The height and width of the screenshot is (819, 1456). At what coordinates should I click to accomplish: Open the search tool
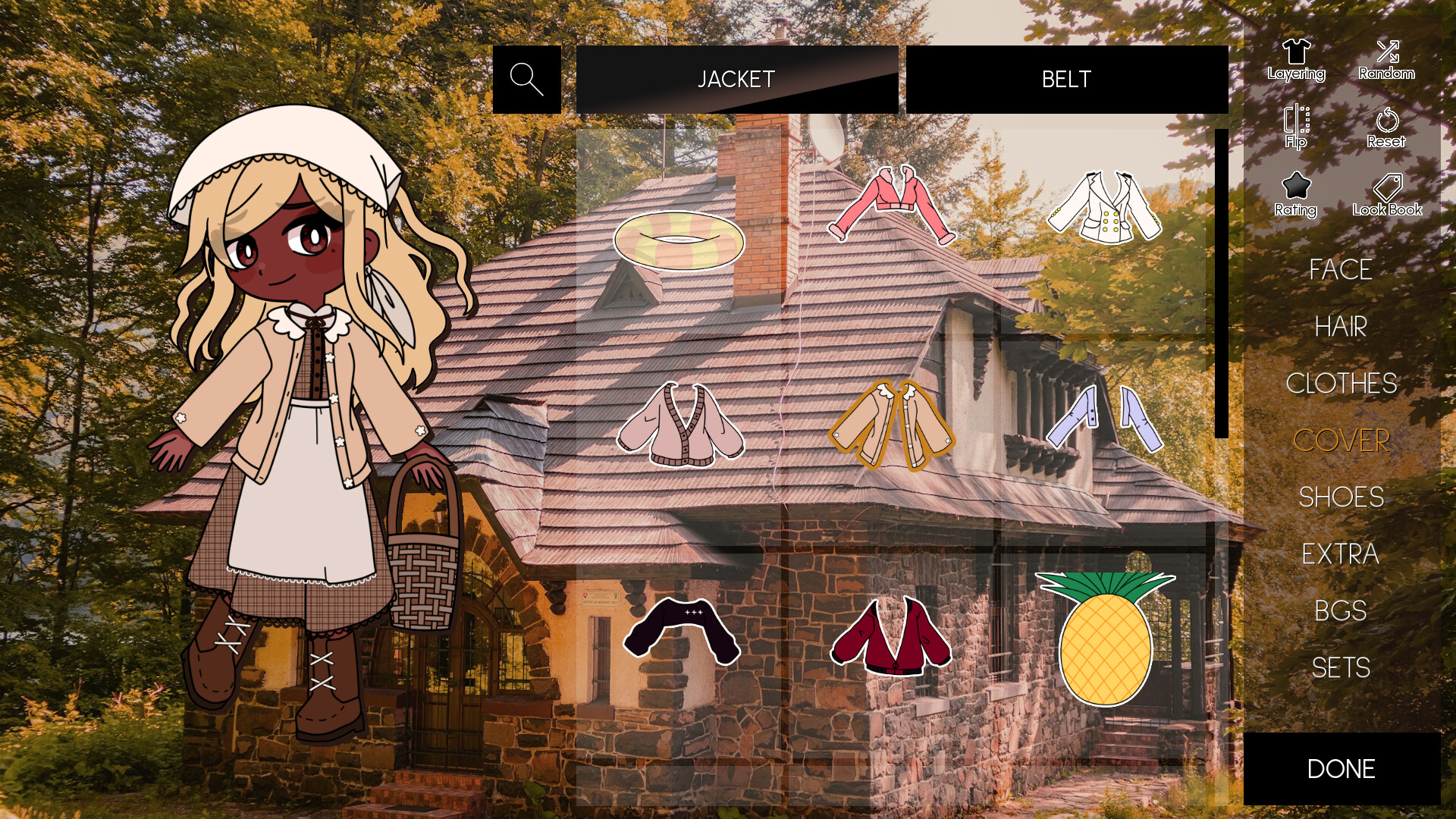[526, 78]
